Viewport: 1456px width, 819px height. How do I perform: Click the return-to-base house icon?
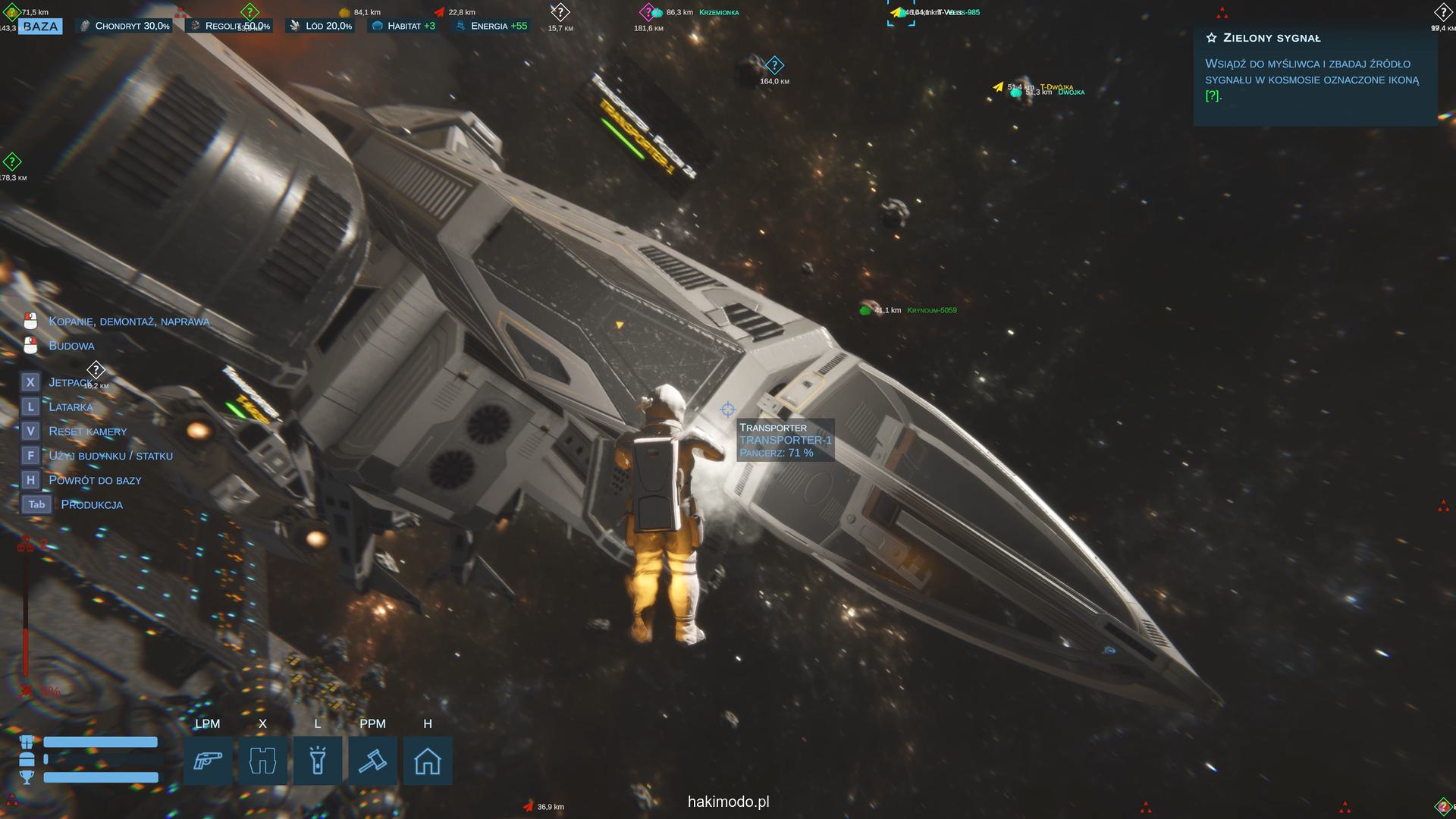pyautogui.click(x=428, y=761)
